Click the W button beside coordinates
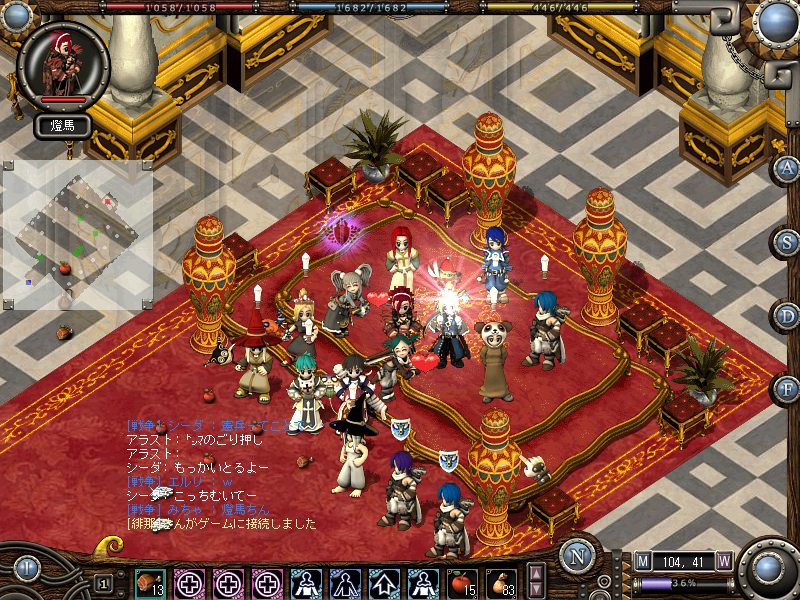 tap(724, 561)
